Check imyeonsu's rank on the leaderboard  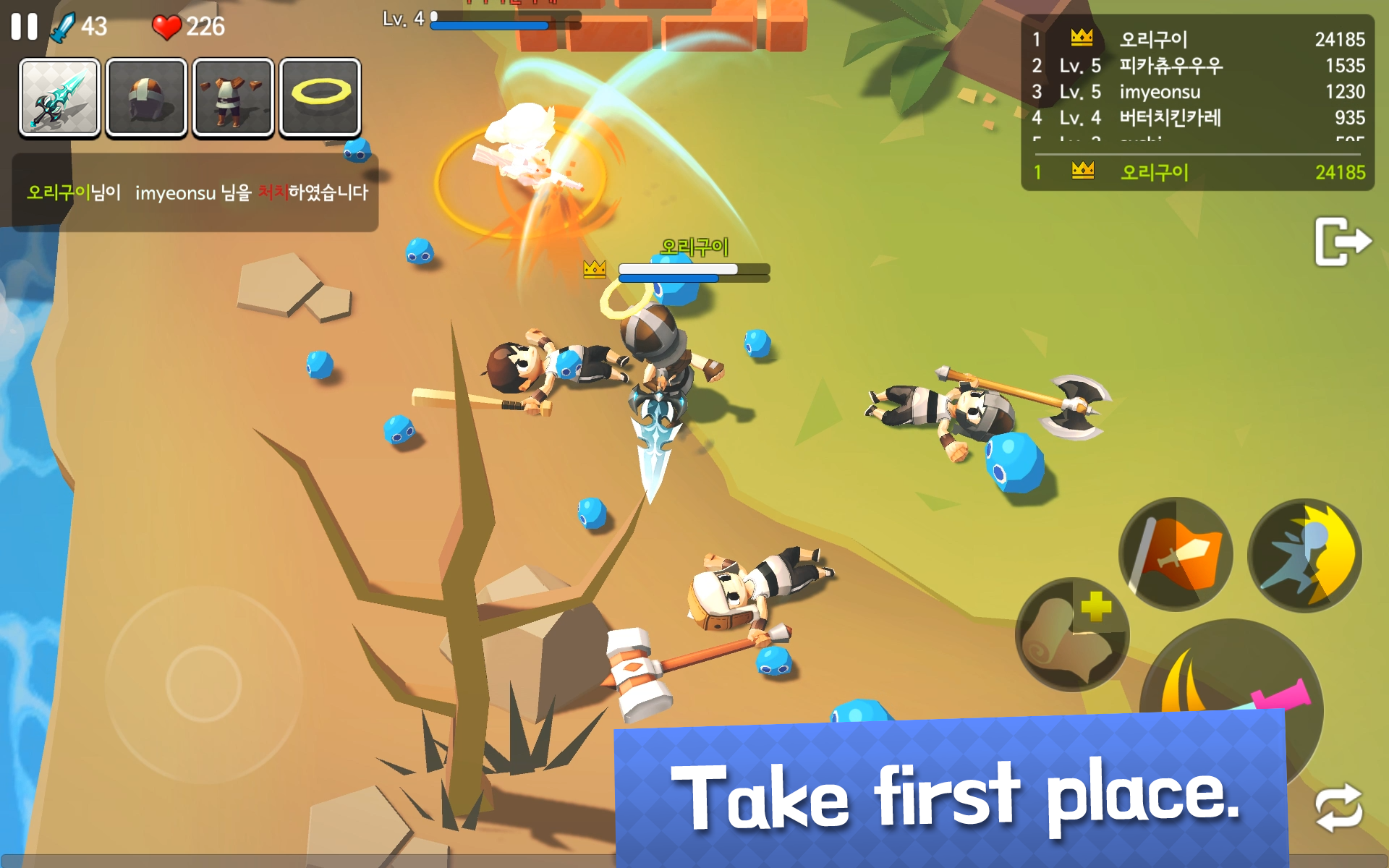(x=1157, y=92)
